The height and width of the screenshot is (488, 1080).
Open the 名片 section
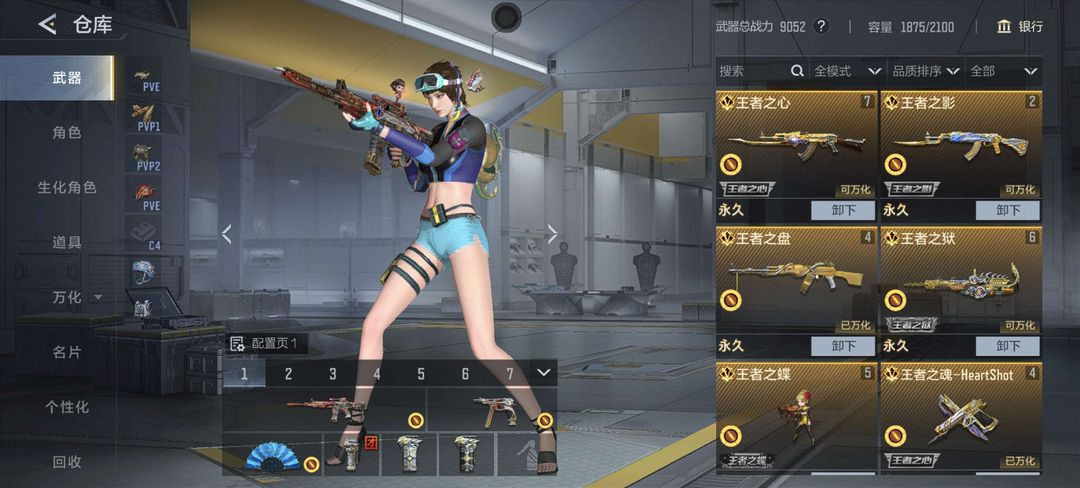(67, 352)
